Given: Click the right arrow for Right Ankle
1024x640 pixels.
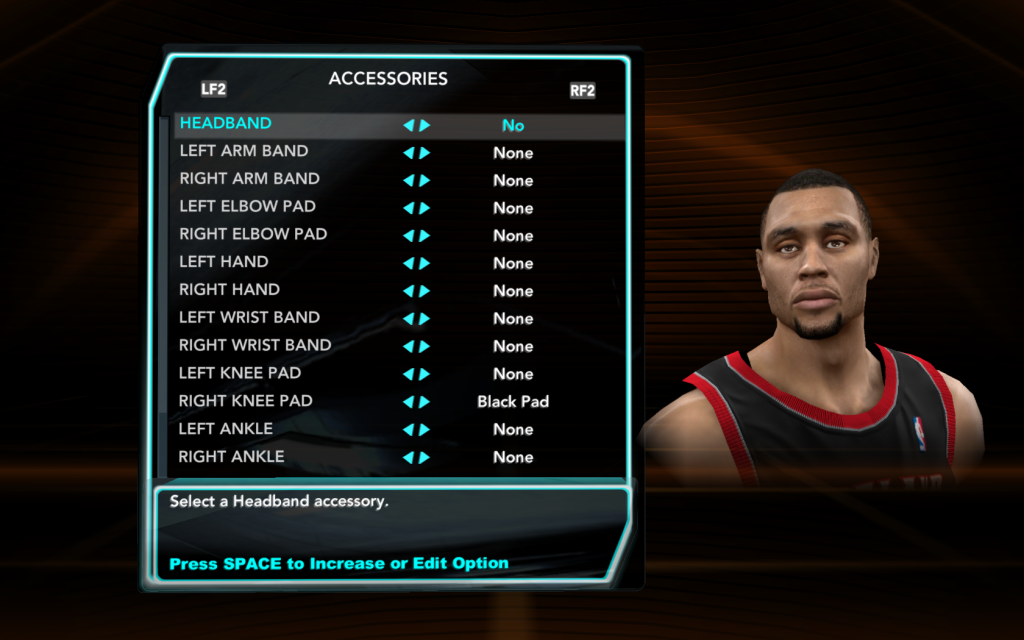Looking at the screenshot, I should click(x=425, y=458).
